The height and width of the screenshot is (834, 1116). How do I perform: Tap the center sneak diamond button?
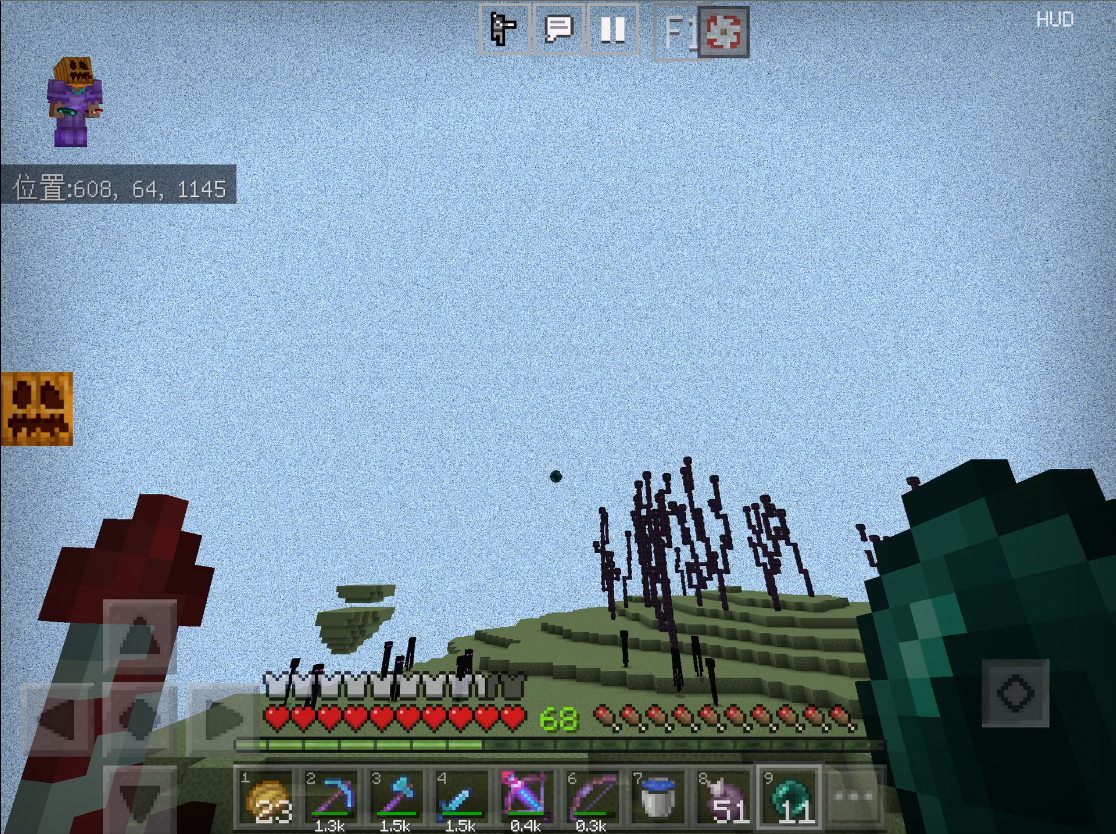click(140, 719)
